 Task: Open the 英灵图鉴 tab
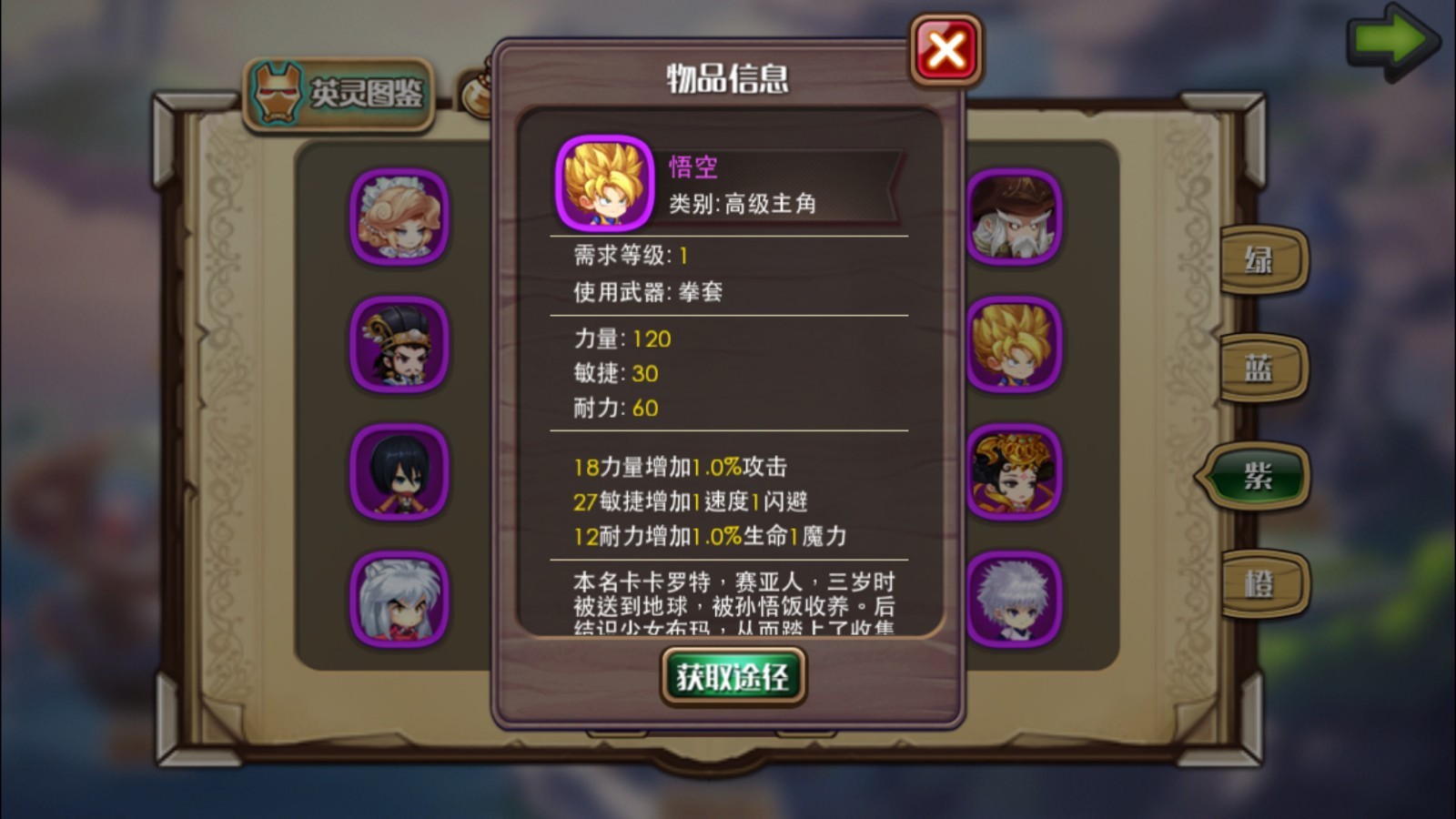(x=339, y=94)
